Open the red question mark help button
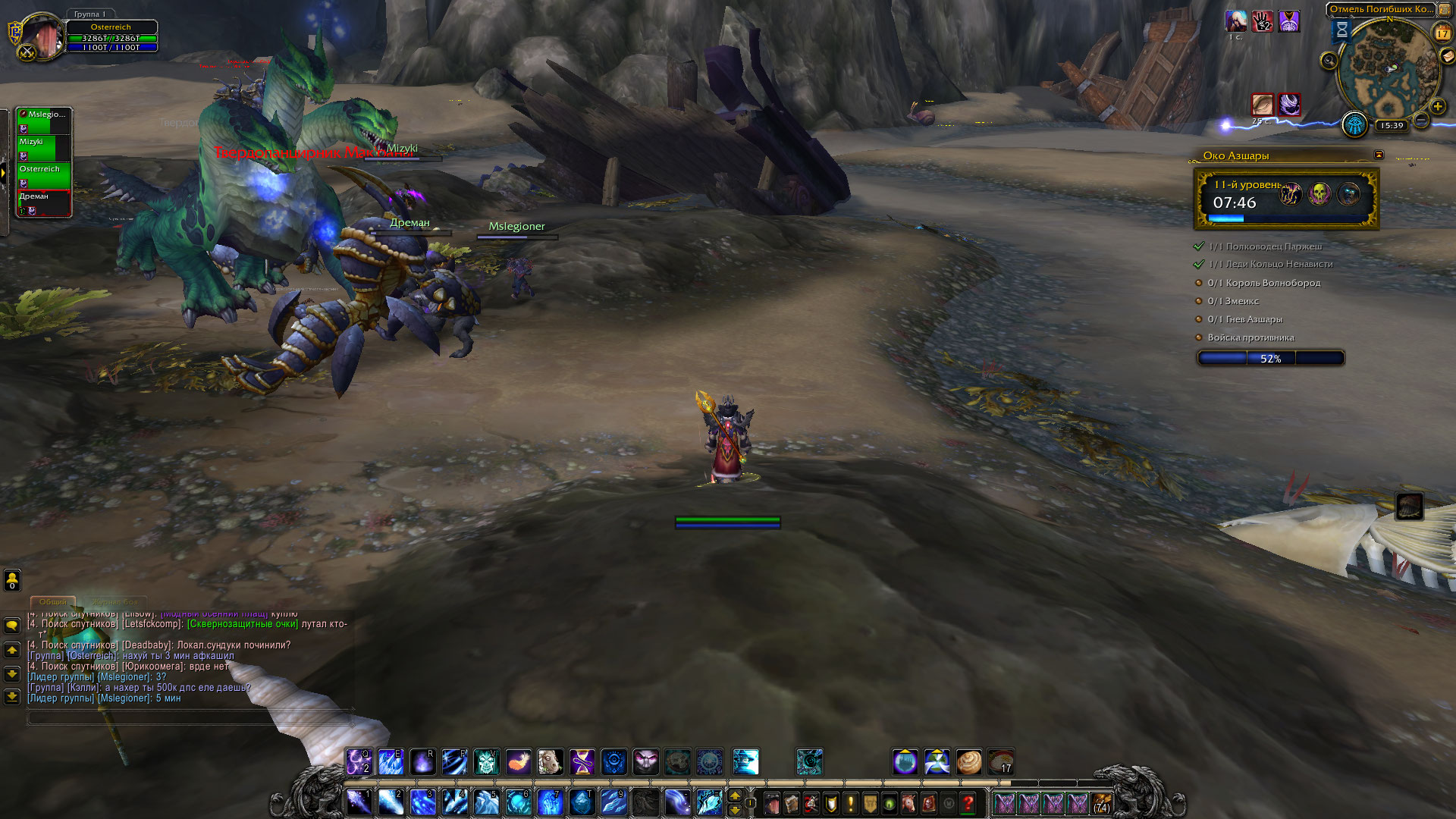1456x819 pixels. pyautogui.click(x=968, y=802)
